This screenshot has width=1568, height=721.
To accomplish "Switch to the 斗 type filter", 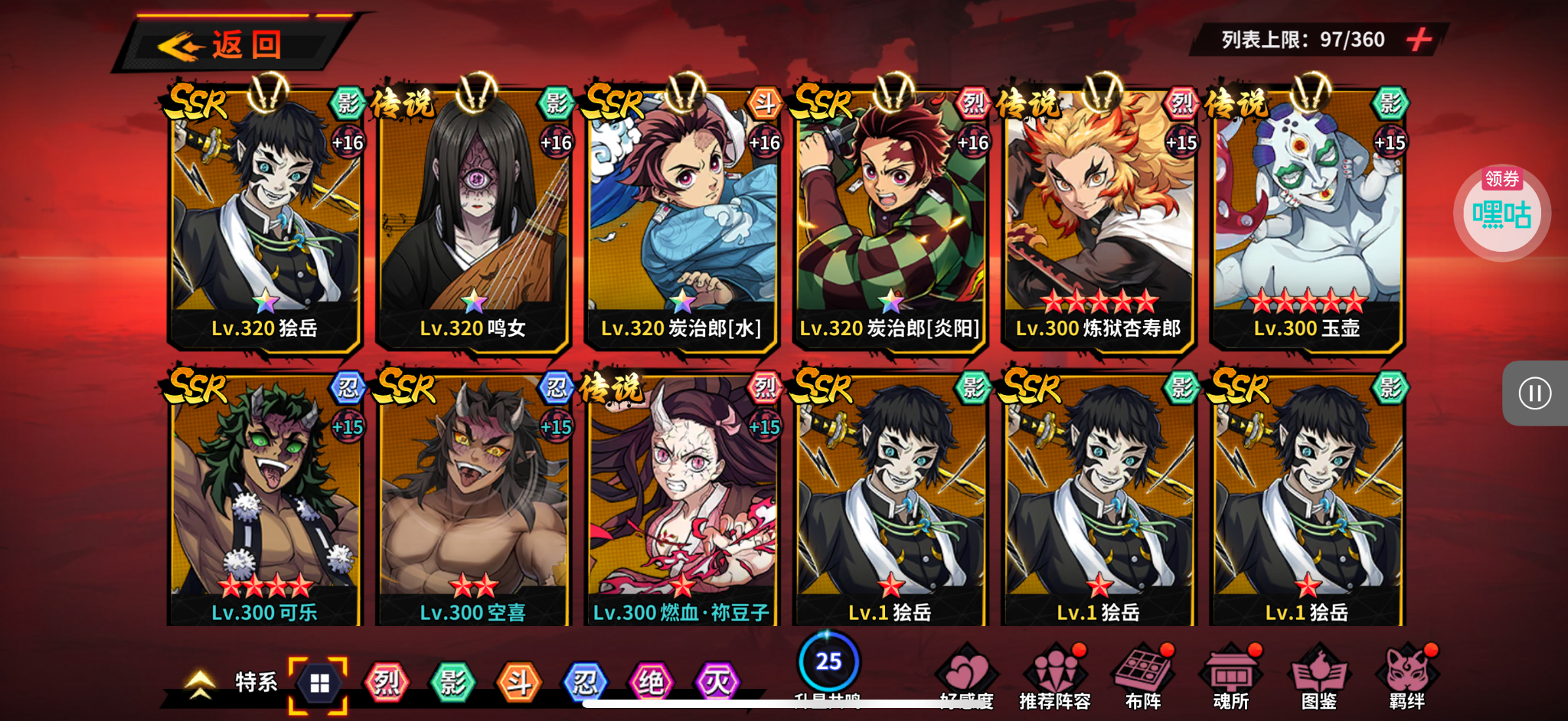I will click(519, 682).
